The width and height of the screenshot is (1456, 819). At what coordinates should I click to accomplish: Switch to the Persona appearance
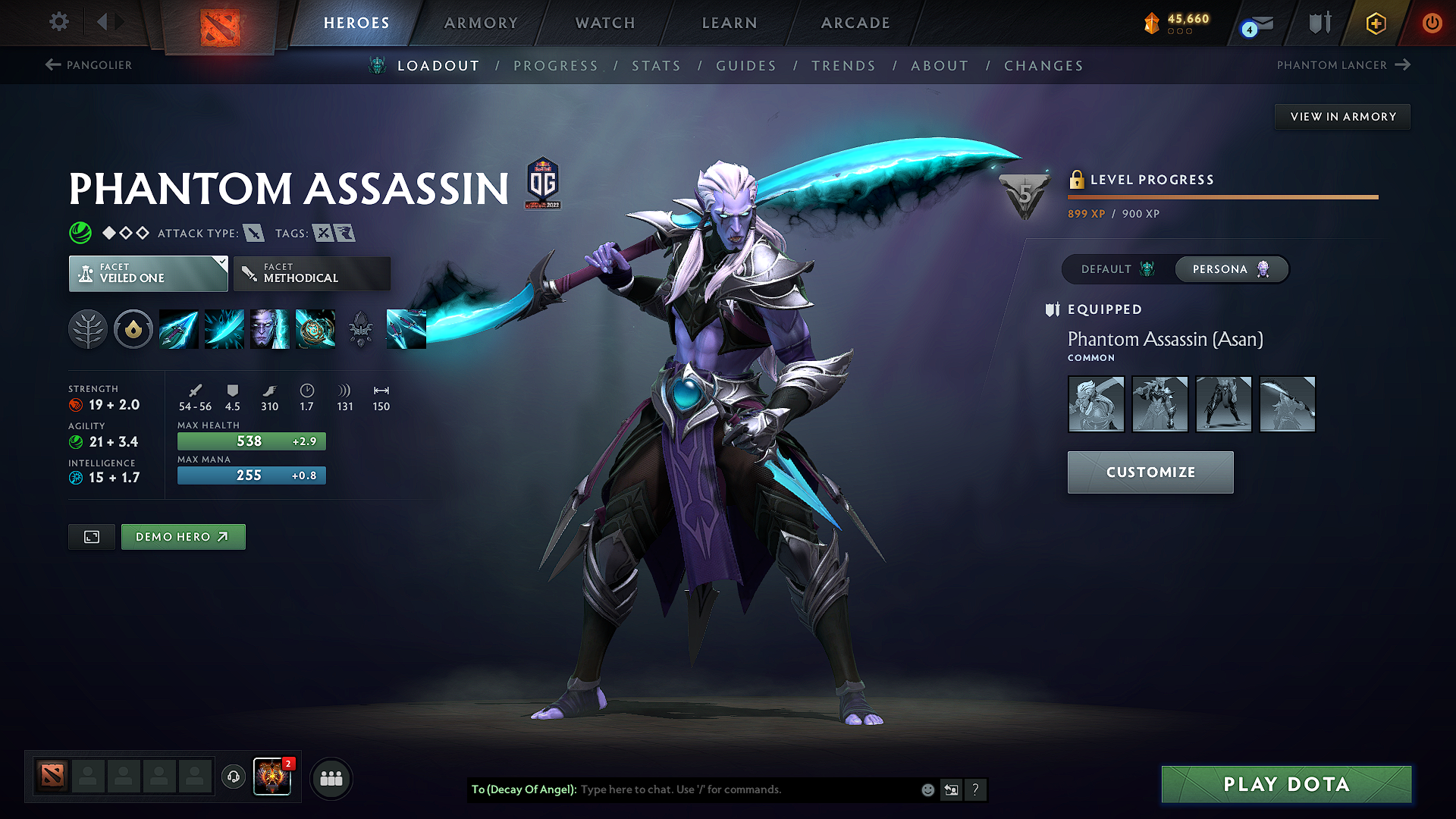click(x=1231, y=269)
